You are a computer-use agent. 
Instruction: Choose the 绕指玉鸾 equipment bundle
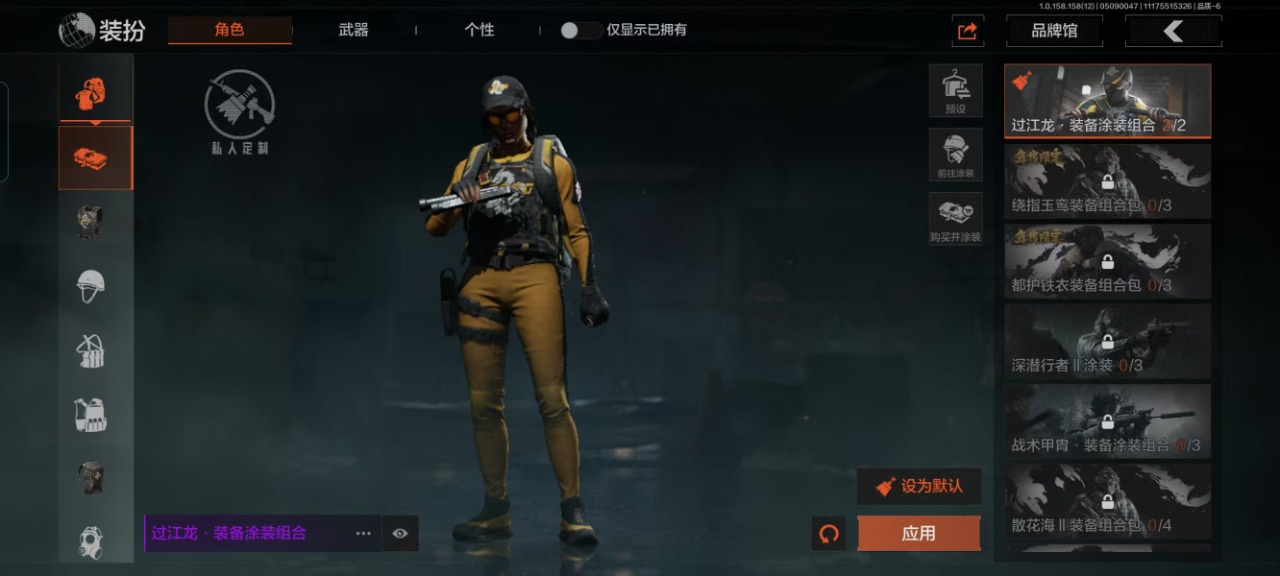pyautogui.click(x=1107, y=181)
